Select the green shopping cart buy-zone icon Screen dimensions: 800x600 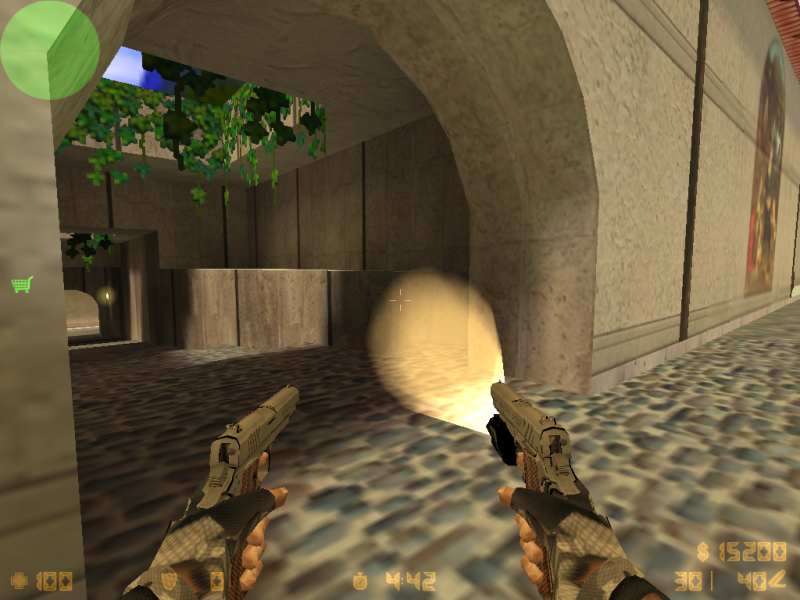pyautogui.click(x=21, y=285)
